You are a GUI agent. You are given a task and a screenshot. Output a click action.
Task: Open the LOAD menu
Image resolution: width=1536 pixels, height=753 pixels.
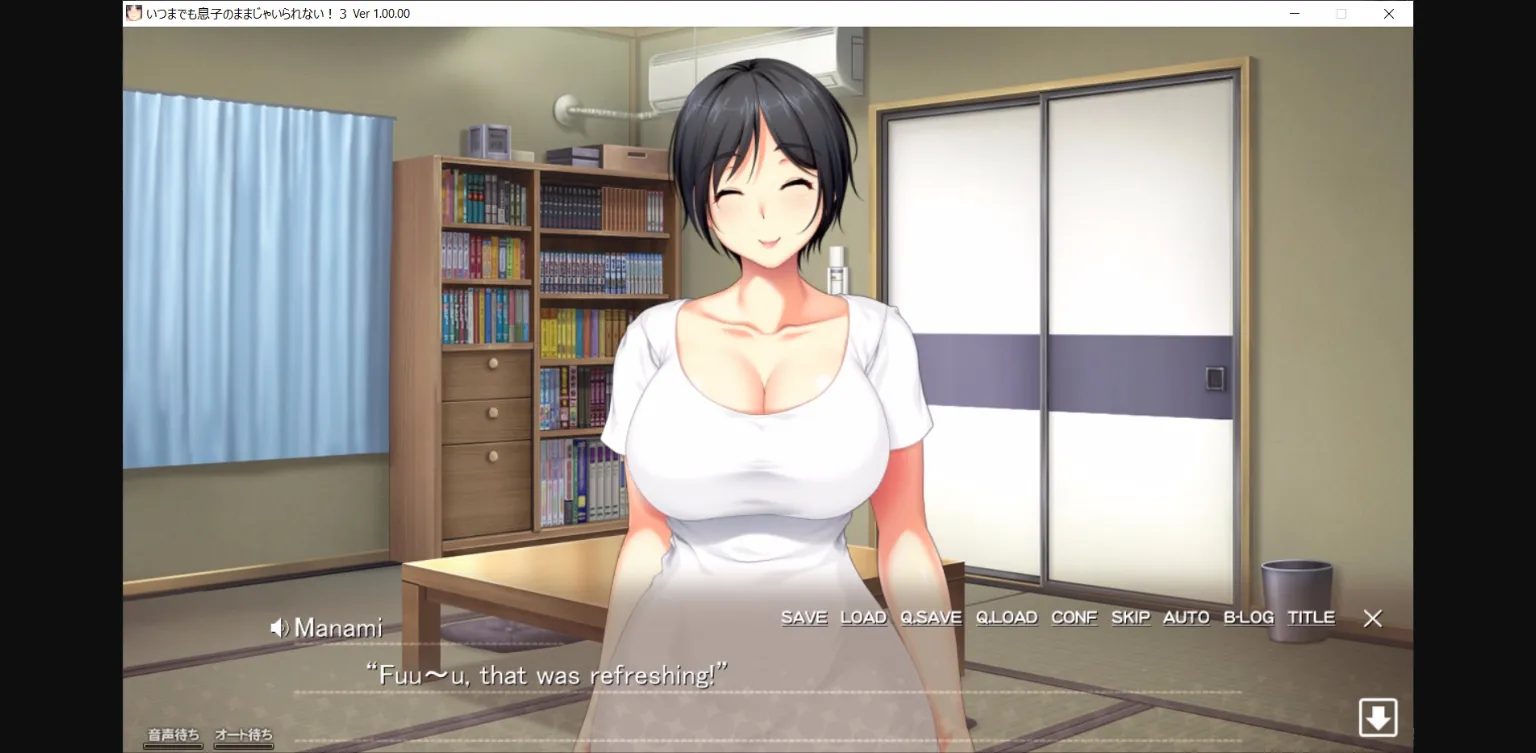863,617
